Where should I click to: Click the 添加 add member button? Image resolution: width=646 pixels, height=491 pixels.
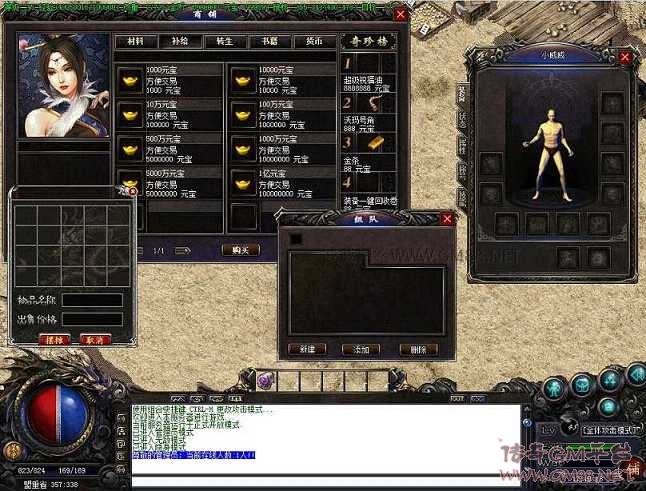[361, 349]
